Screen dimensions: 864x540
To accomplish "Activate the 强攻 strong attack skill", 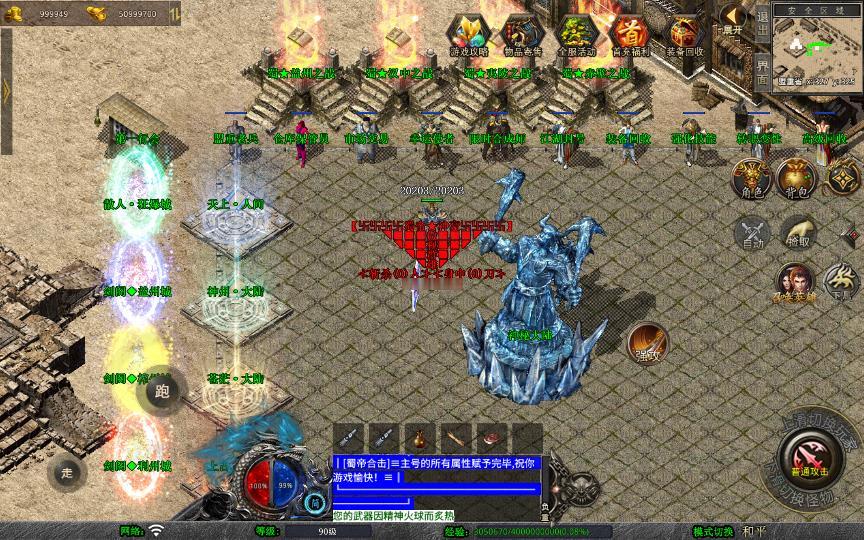I will [x=647, y=342].
